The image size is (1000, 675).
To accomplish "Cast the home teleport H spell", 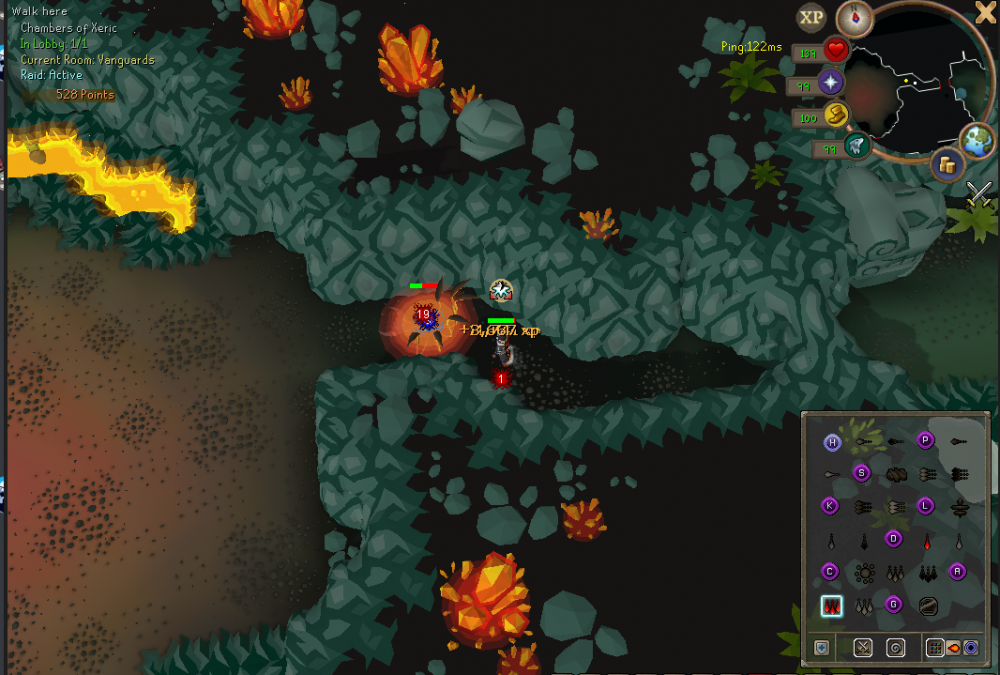I will click(x=832, y=442).
